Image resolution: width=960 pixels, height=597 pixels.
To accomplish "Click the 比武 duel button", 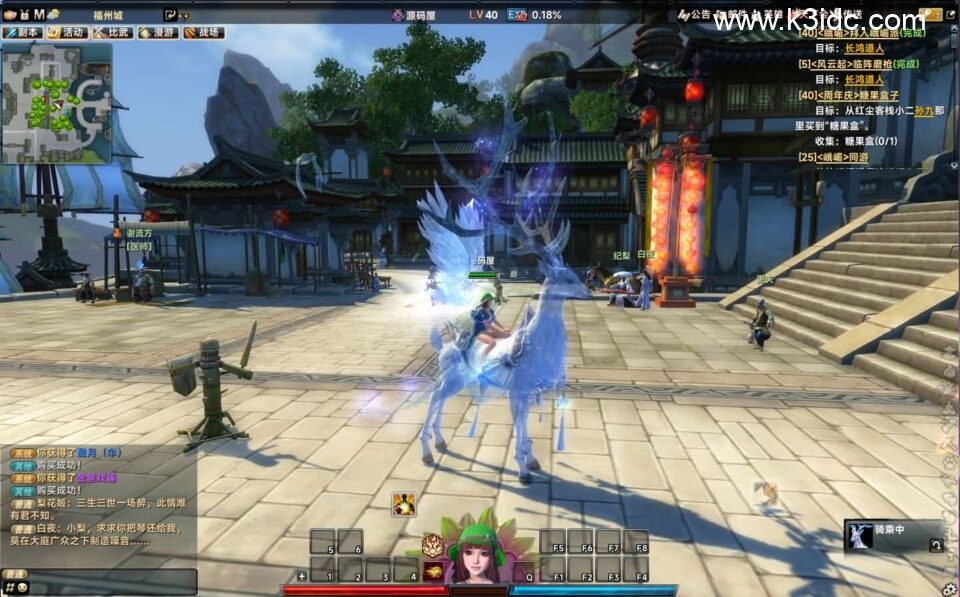I will (111, 32).
